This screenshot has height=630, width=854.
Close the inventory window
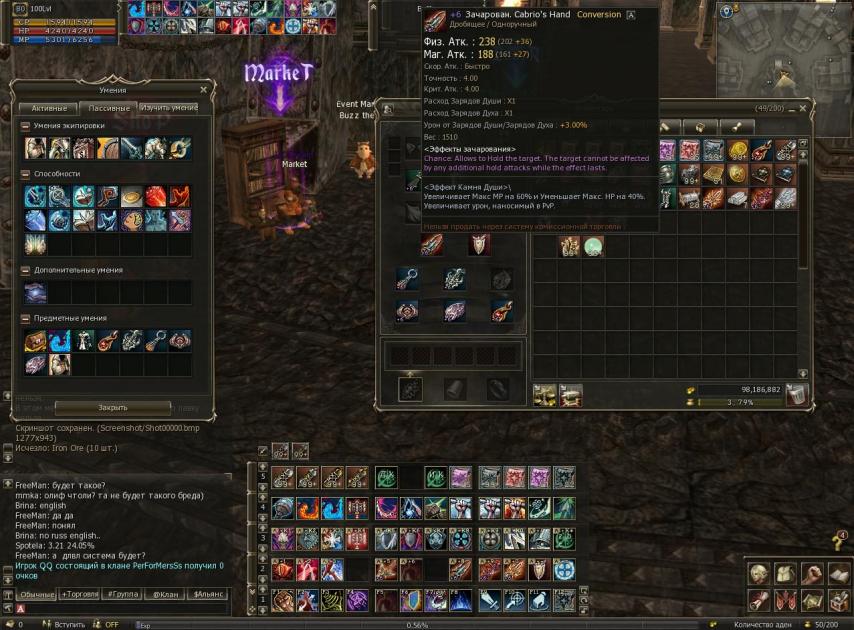[x=802, y=107]
